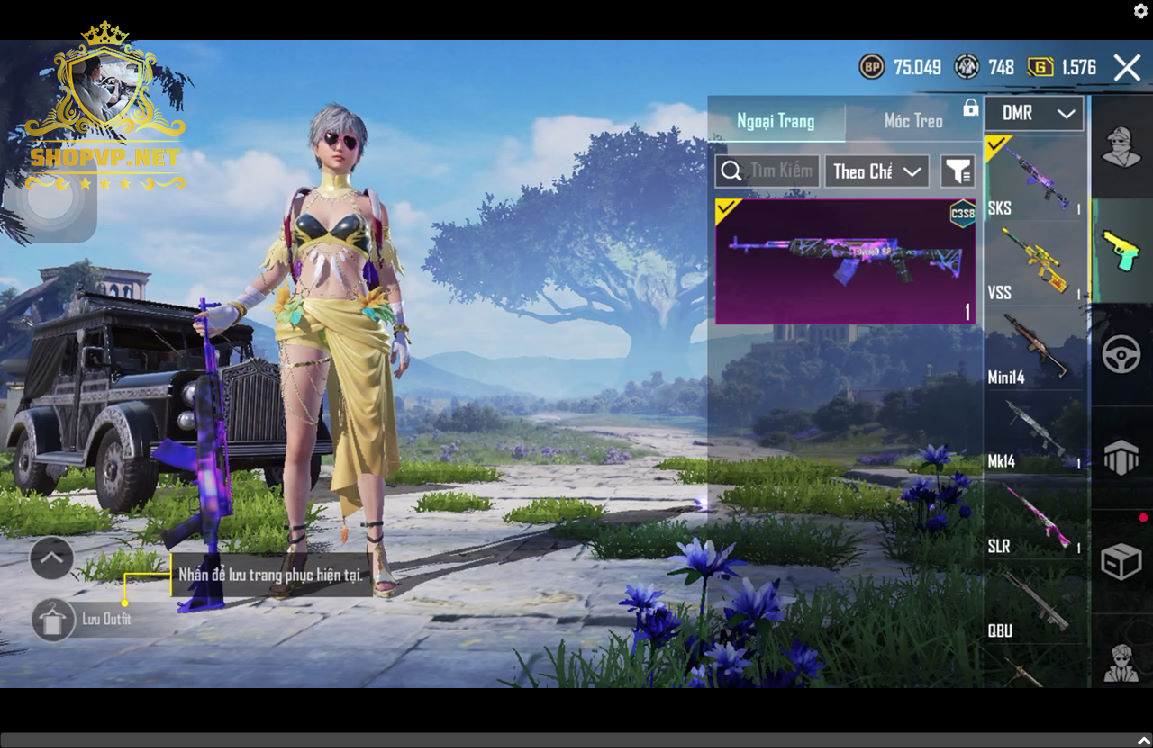Image resolution: width=1153 pixels, height=748 pixels.
Task: Save current outfit with Lưu Outfit
Action: [54, 620]
